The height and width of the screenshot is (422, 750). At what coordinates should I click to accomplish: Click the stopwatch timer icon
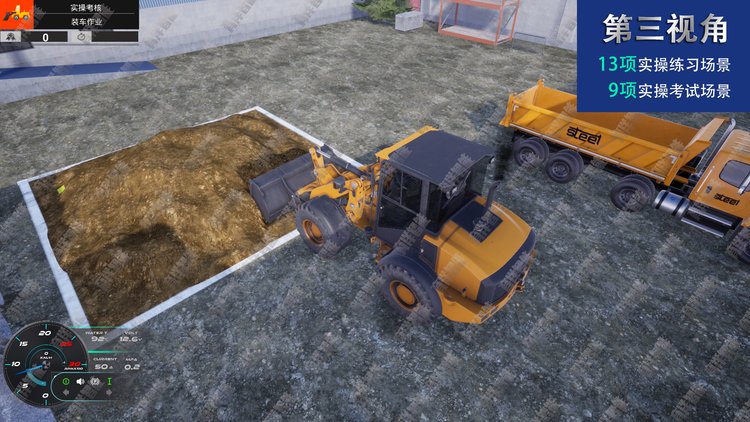82,36
